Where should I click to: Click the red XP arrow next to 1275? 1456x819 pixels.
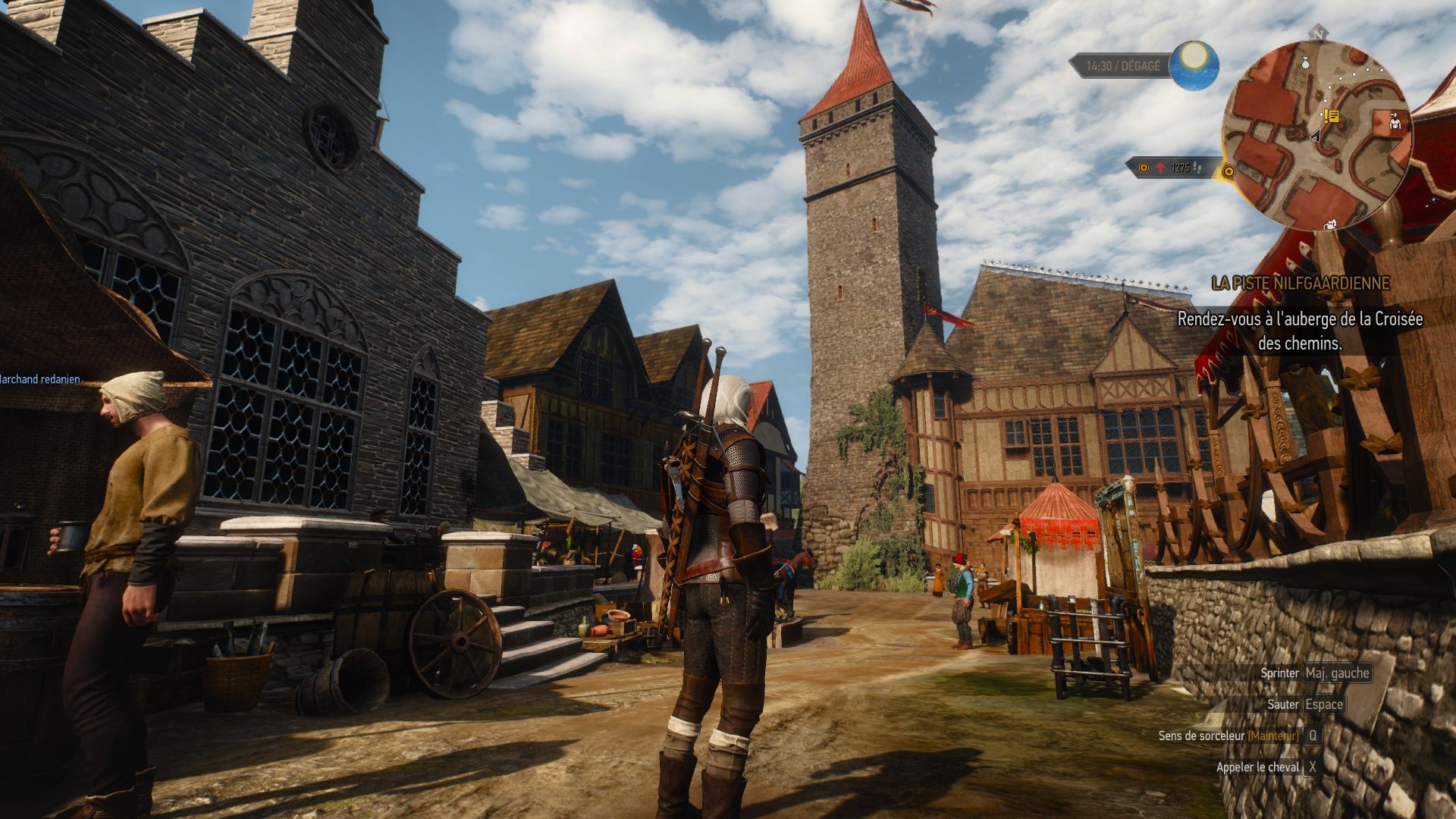point(1160,167)
